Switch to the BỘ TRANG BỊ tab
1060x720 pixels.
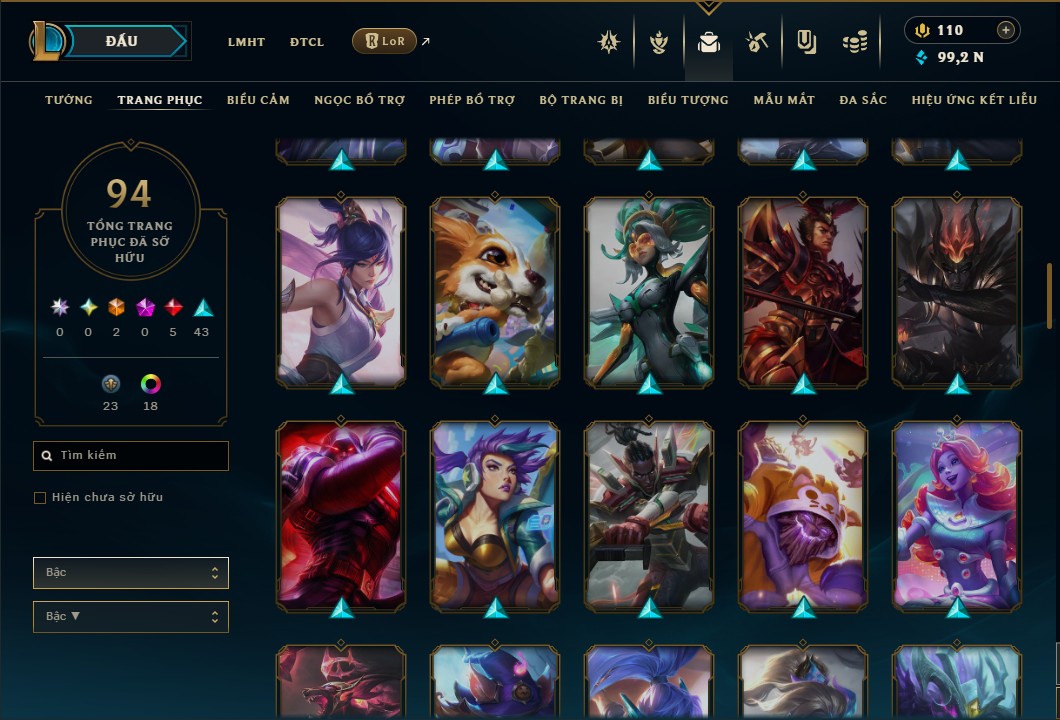(581, 100)
